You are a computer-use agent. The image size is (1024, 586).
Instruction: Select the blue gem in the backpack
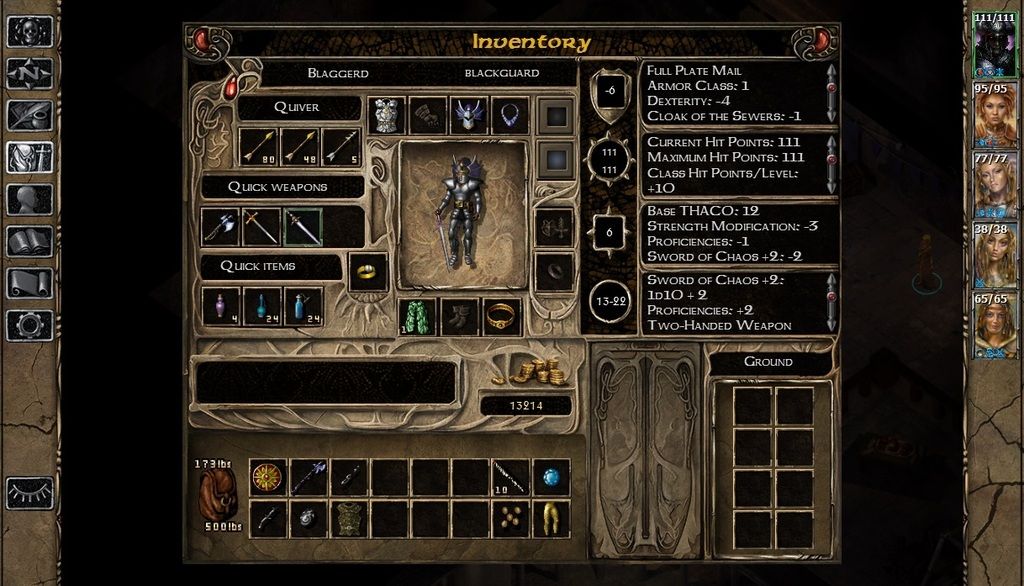pos(551,478)
